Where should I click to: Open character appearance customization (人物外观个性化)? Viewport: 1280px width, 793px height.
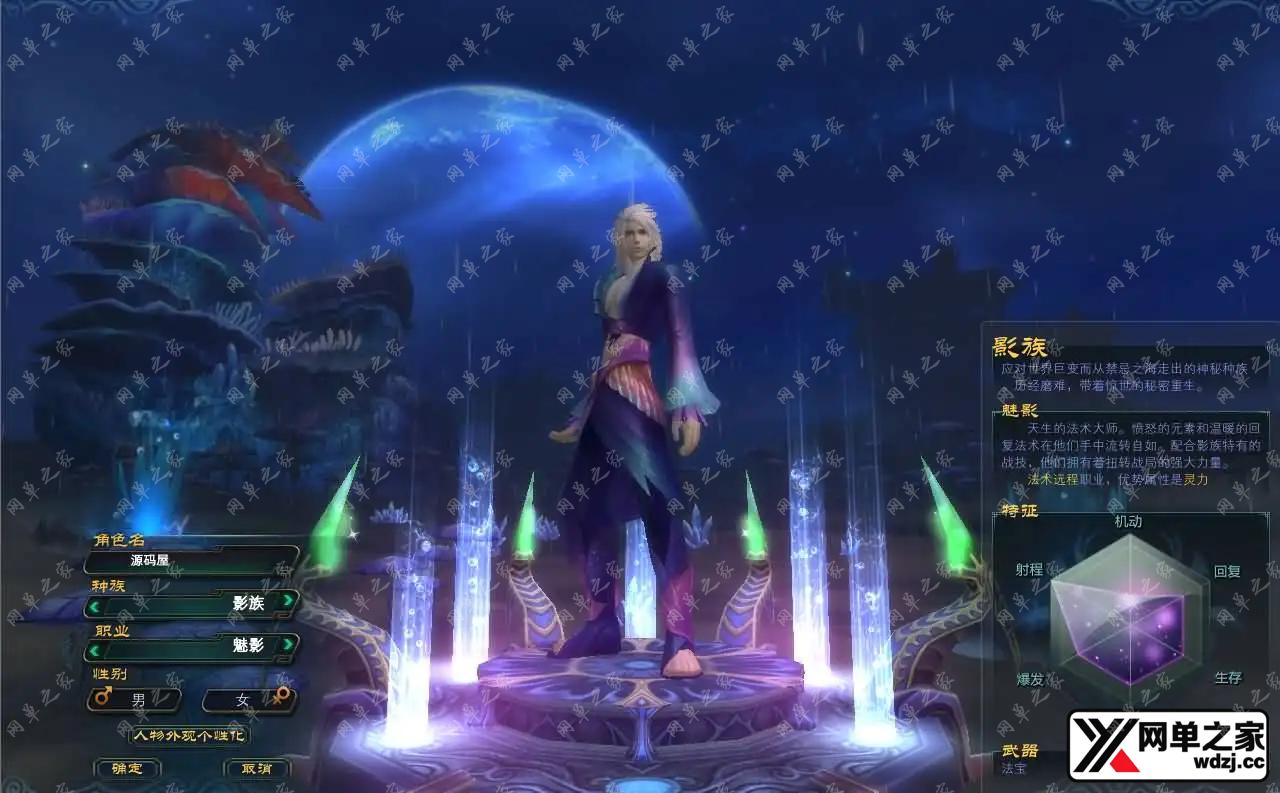coord(189,735)
